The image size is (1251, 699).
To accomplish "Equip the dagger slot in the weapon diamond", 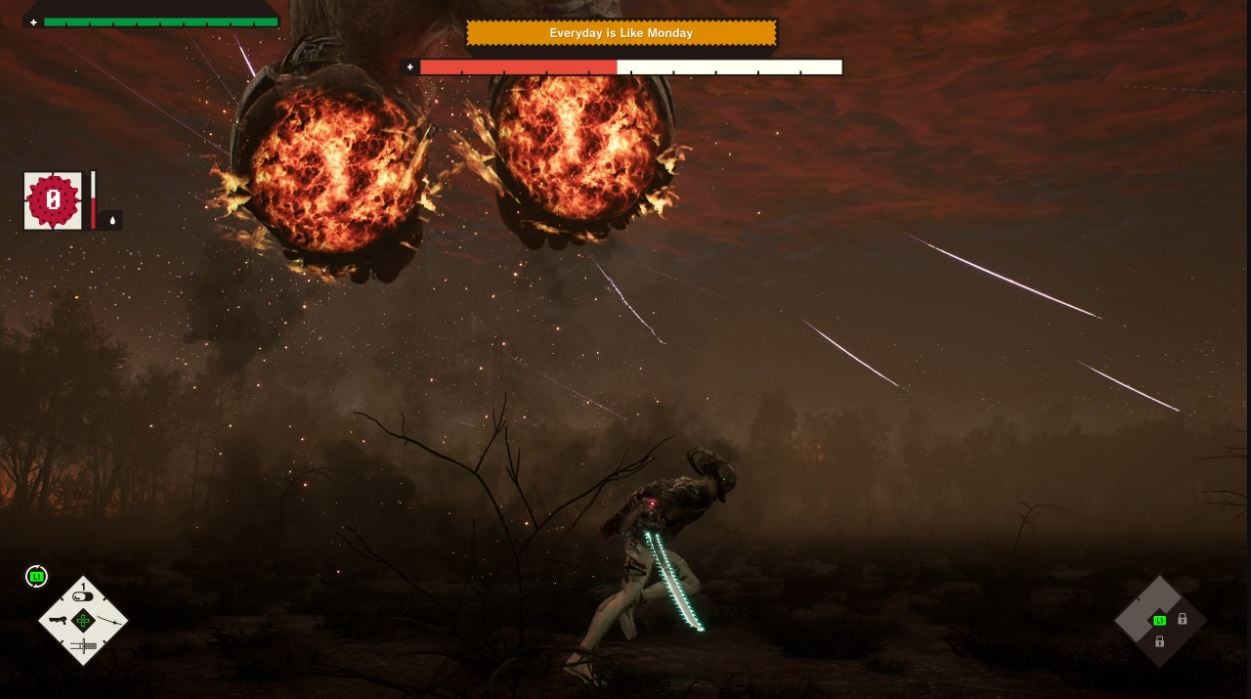I will point(83,646).
